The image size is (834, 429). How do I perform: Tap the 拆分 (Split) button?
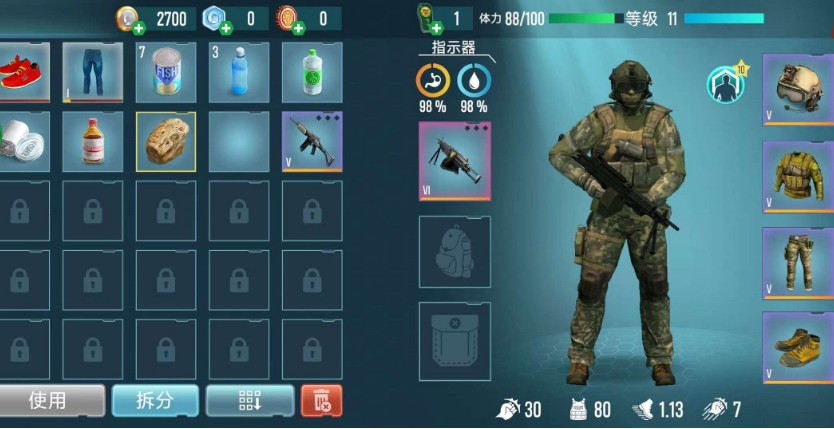(x=154, y=401)
